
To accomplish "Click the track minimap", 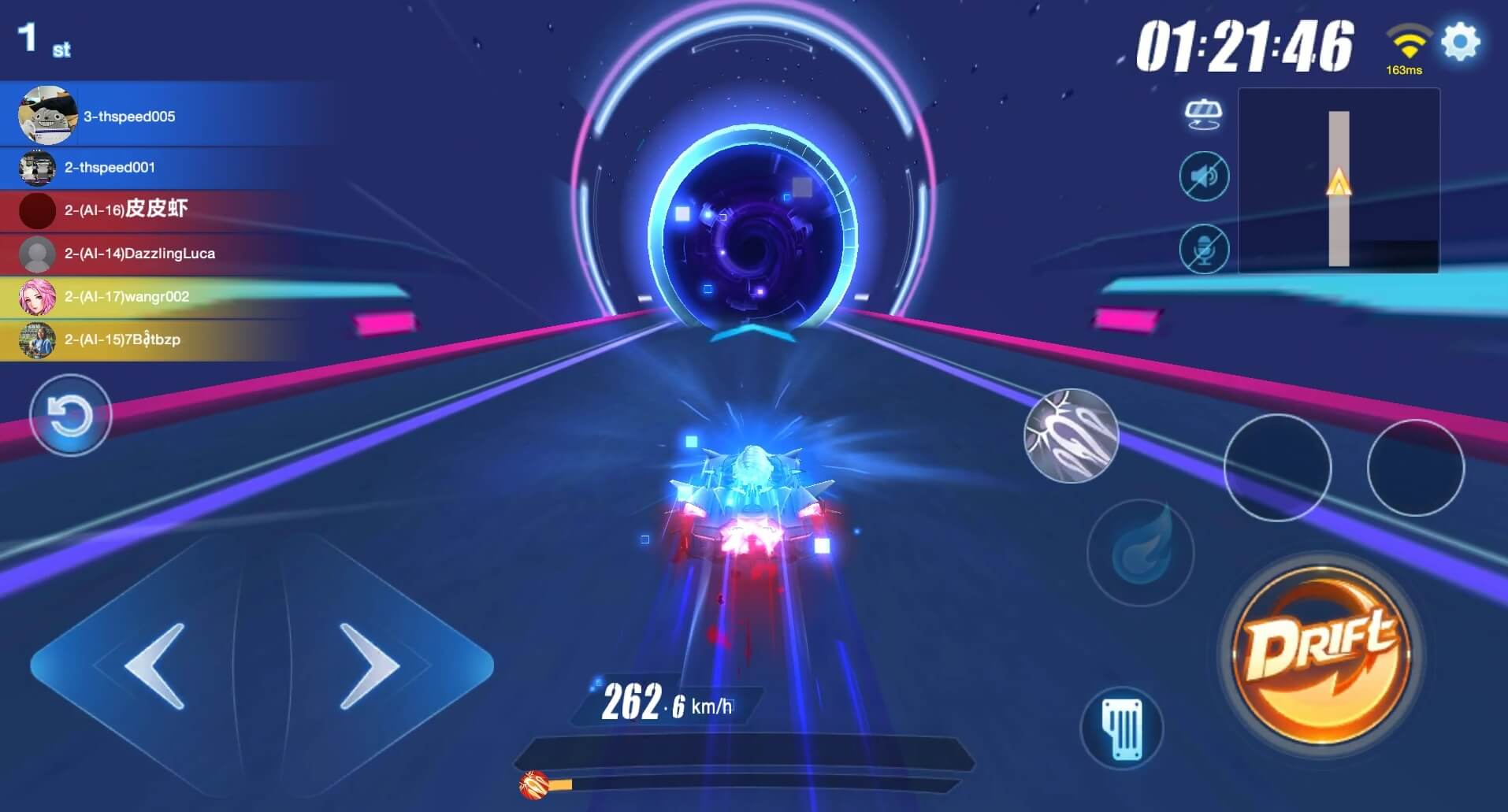I will (1339, 181).
